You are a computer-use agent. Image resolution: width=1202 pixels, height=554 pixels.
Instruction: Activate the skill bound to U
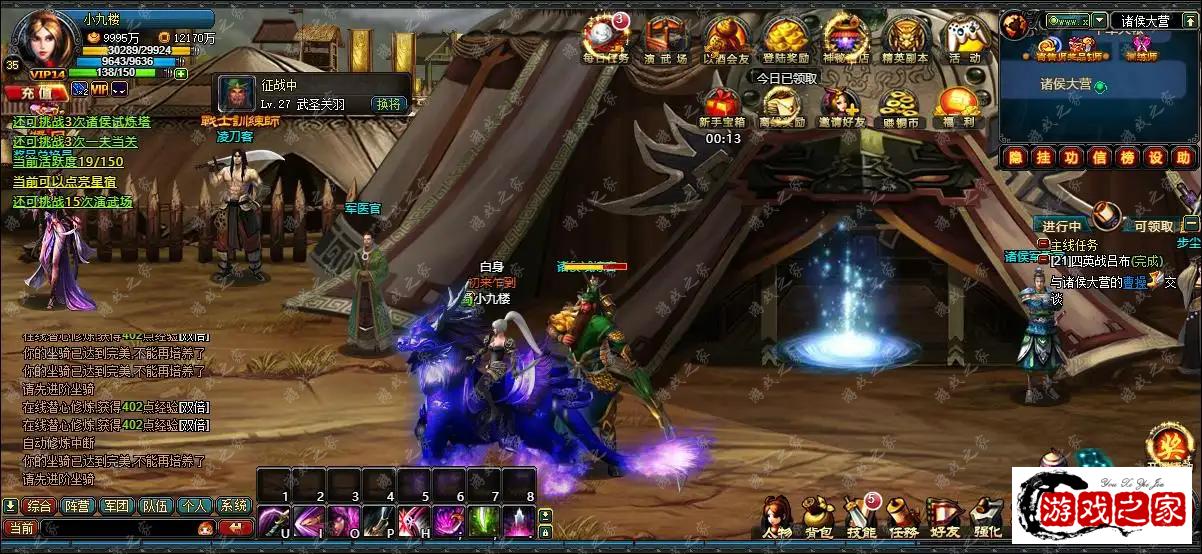pyautogui.click(x=273, y=522)
